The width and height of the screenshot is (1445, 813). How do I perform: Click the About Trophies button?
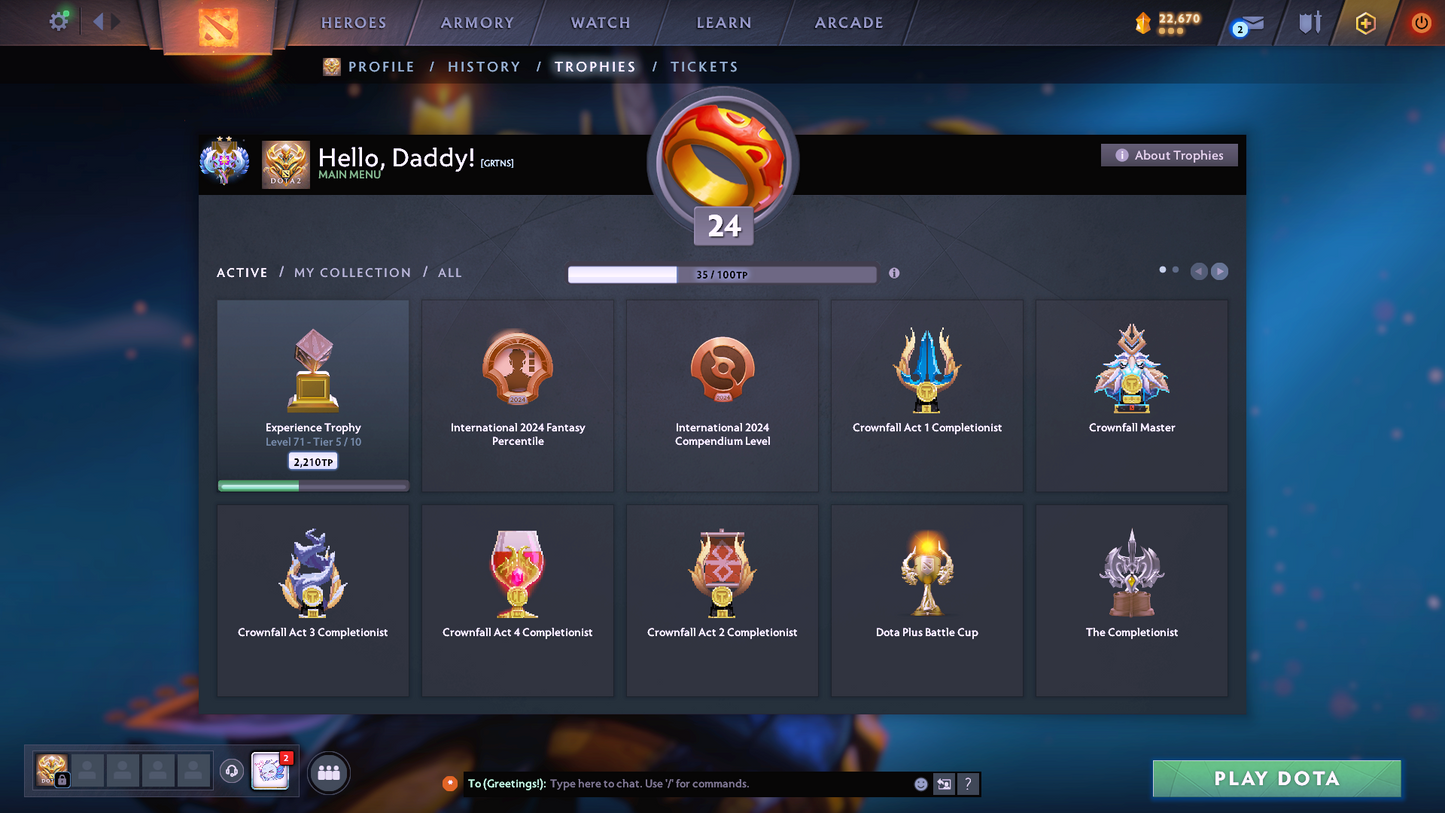1169,155
